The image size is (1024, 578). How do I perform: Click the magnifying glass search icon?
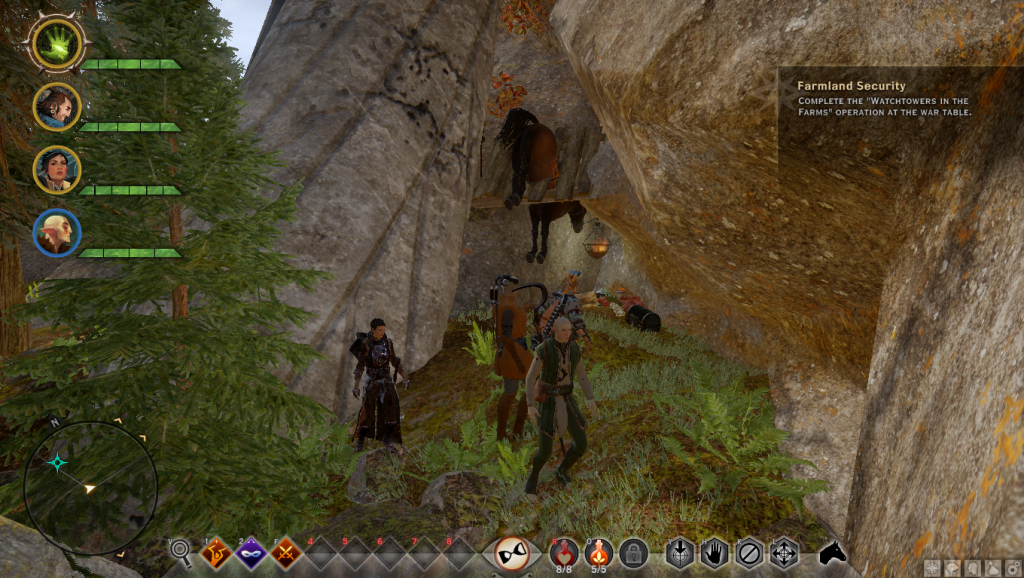(181, 550)
